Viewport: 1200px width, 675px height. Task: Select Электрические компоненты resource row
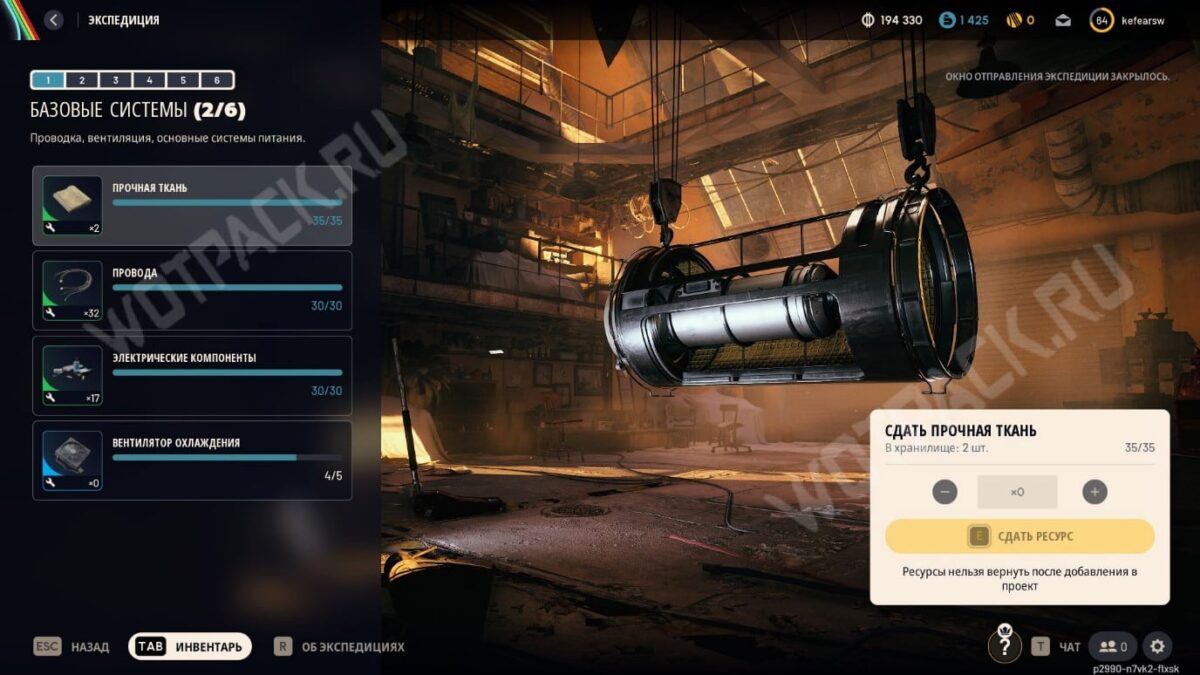(x=192, y=375)
